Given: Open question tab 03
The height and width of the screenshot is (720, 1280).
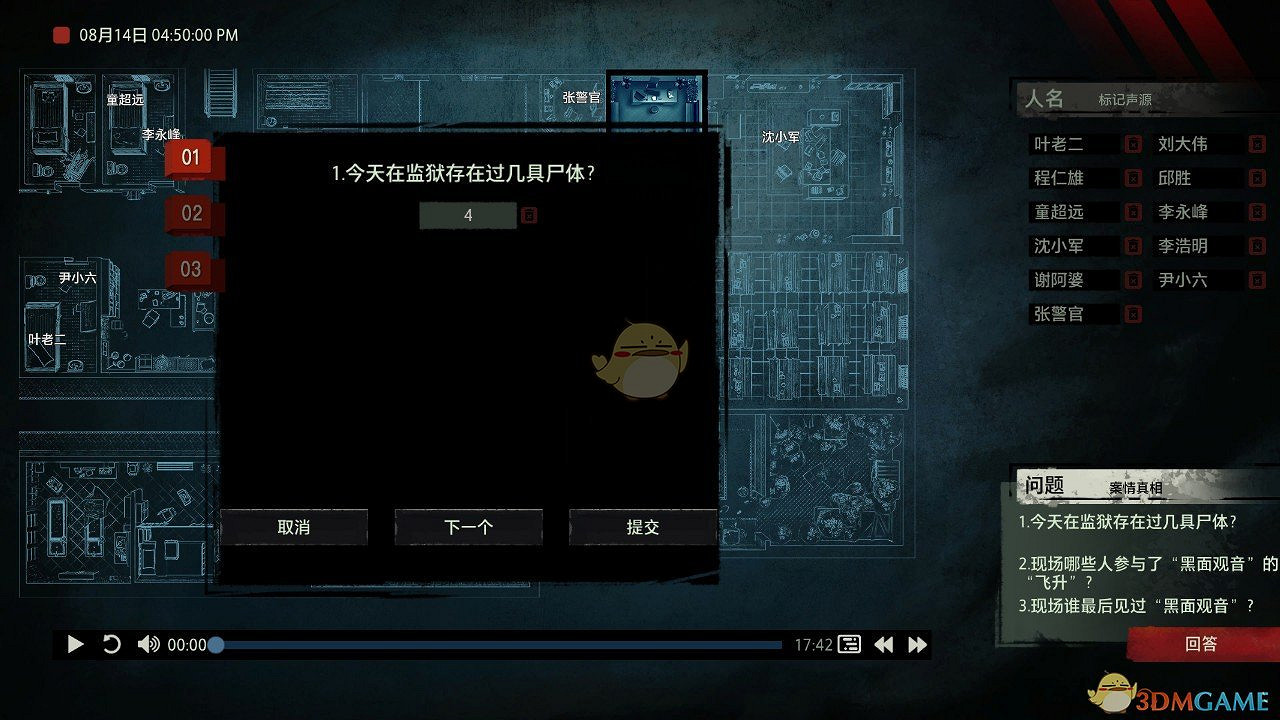Looking at the screenshot, I should tap(190, 269).
